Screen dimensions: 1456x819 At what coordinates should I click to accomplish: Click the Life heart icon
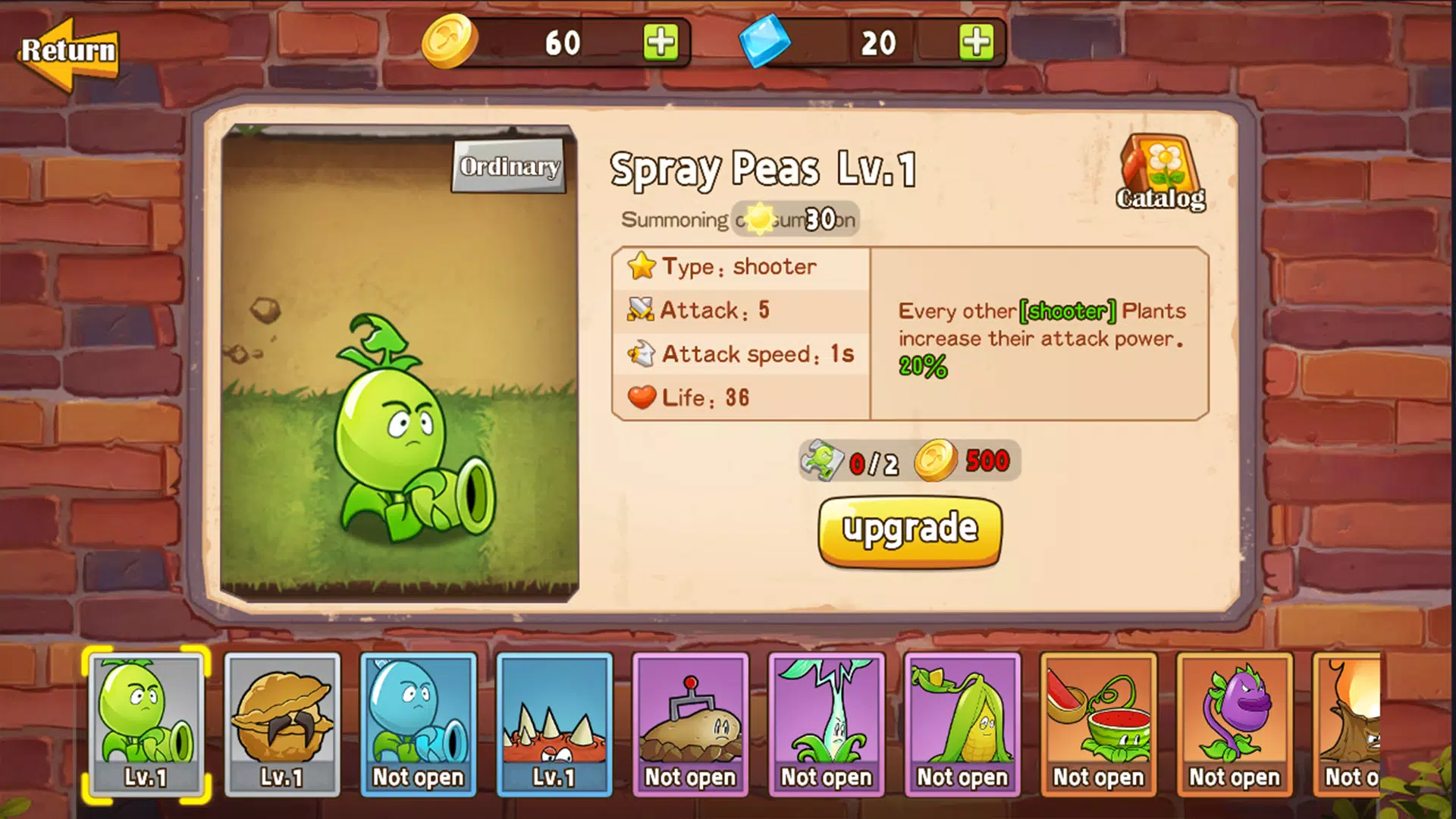641,396
